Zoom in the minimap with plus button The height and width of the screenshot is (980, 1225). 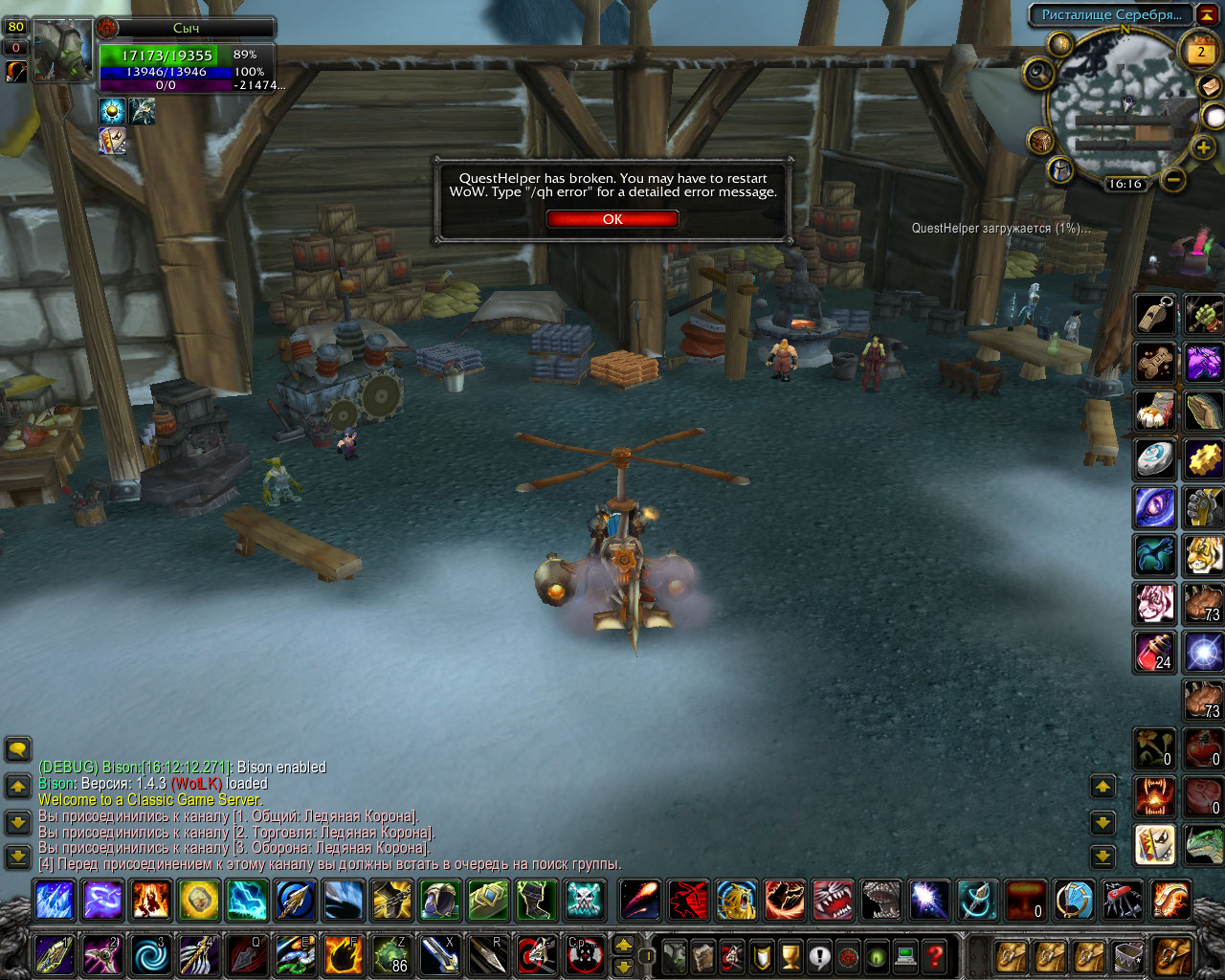[x=1203, y=147]
